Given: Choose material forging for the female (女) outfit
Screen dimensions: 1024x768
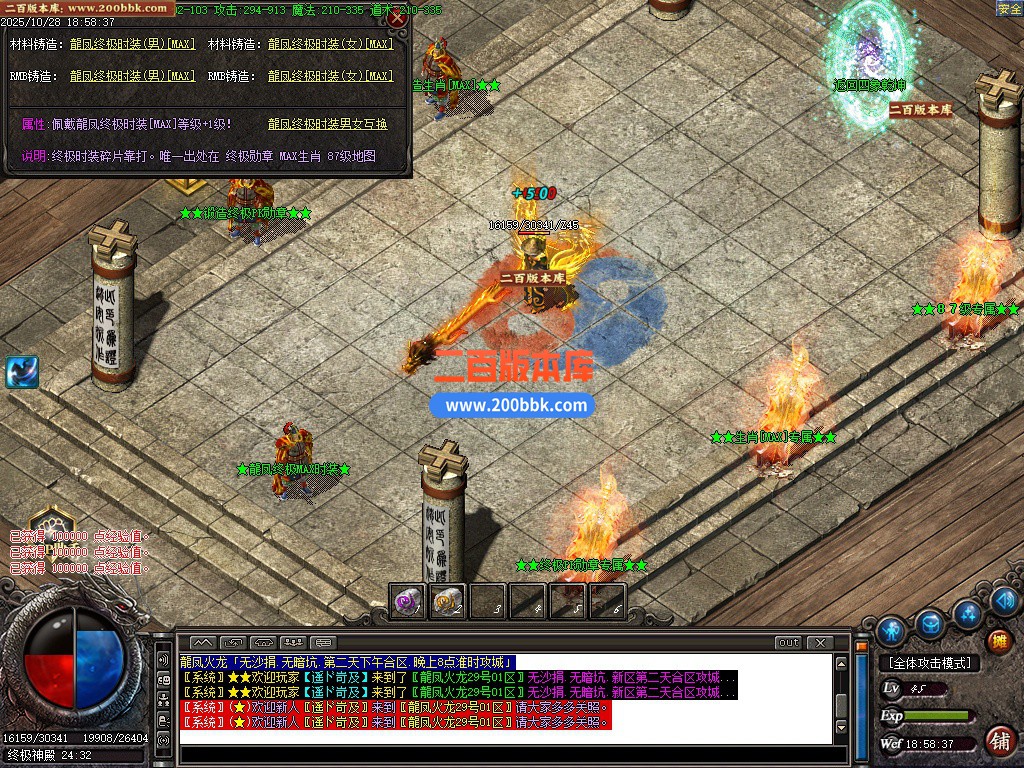Looking at the screenshot, I should pyautogui.click(x=330, y=45).
